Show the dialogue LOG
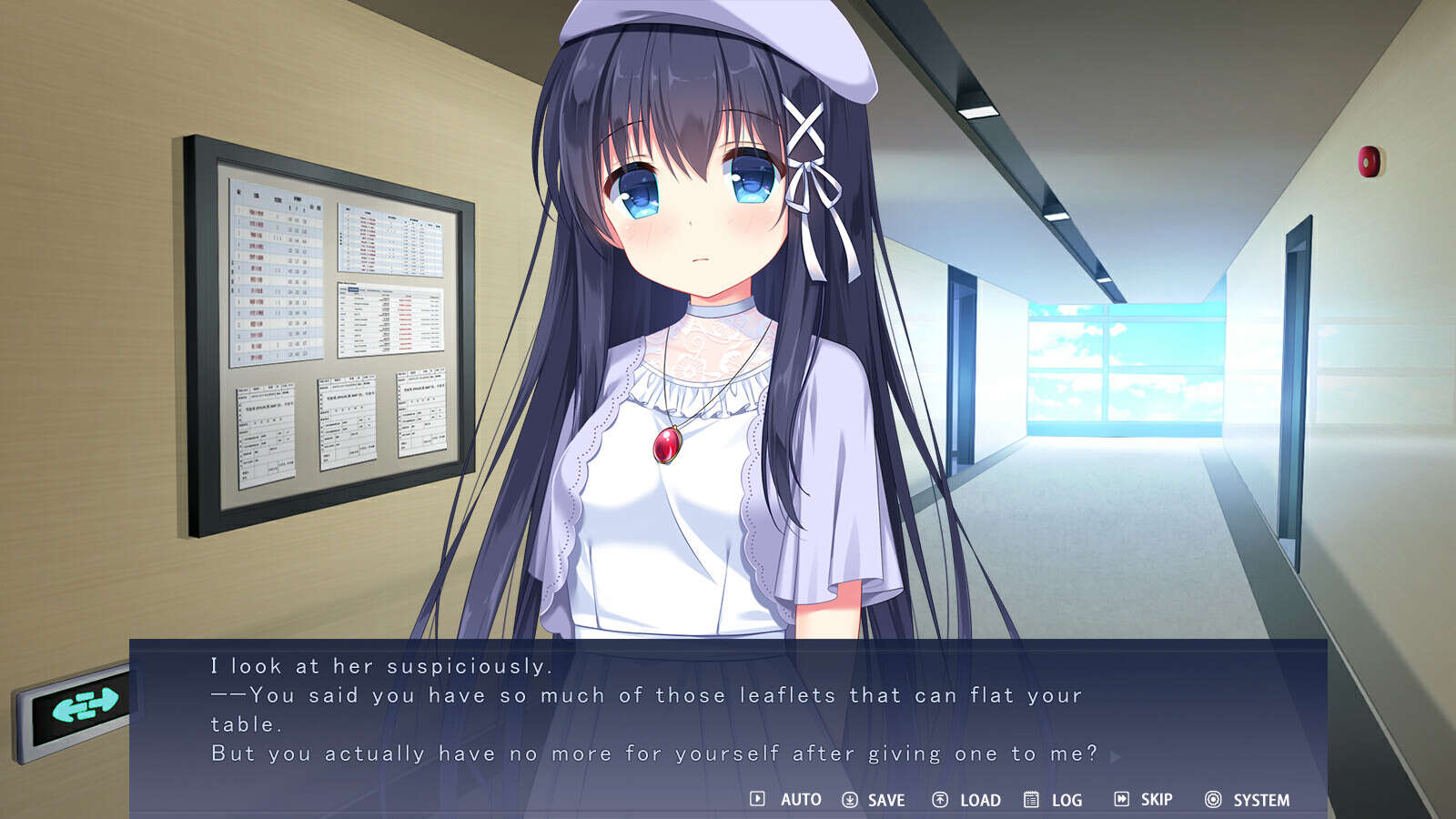This screenshot has width=1456, height=819. [x=1053, y=800]
